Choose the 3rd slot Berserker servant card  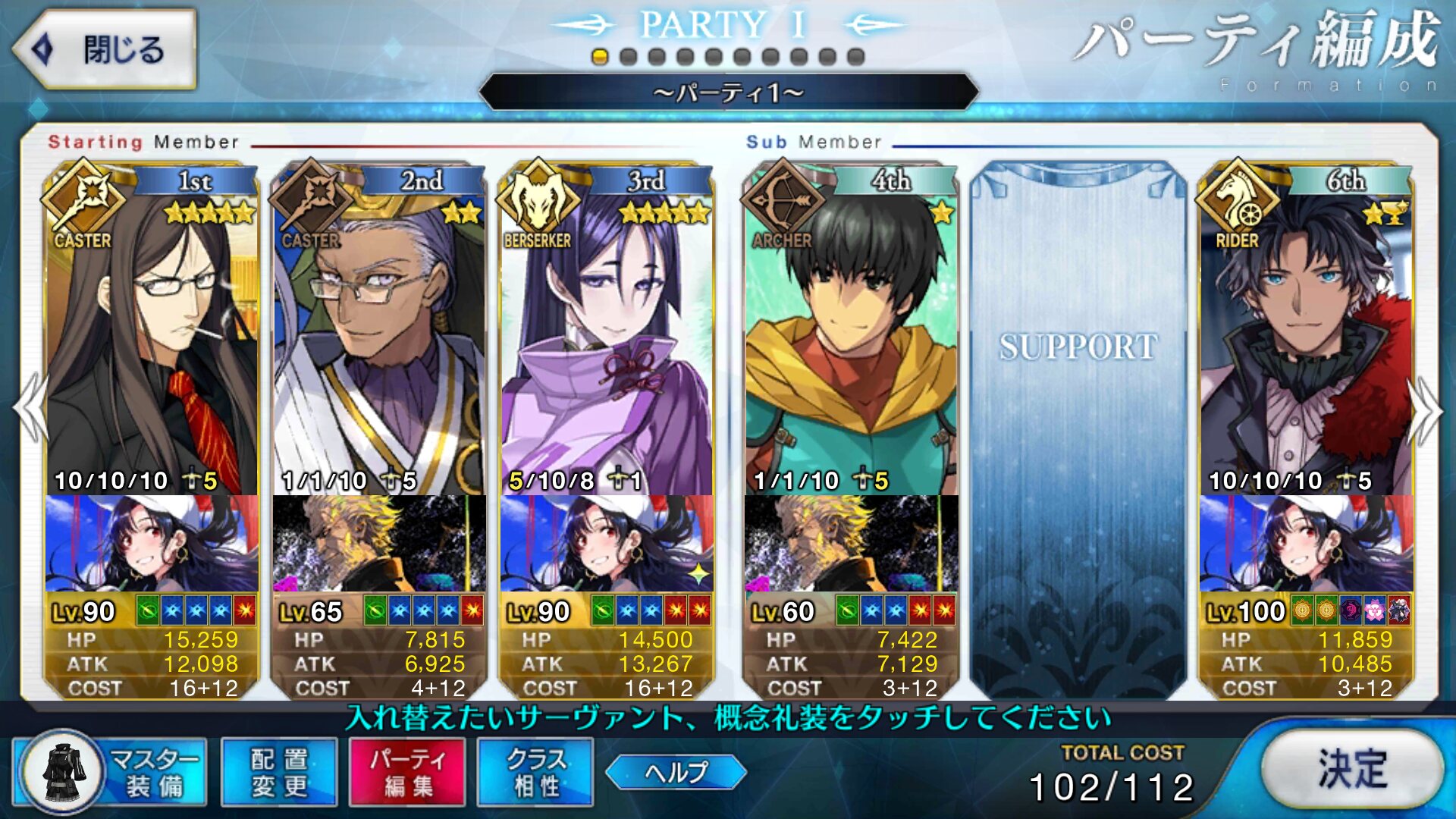point(607,334)
